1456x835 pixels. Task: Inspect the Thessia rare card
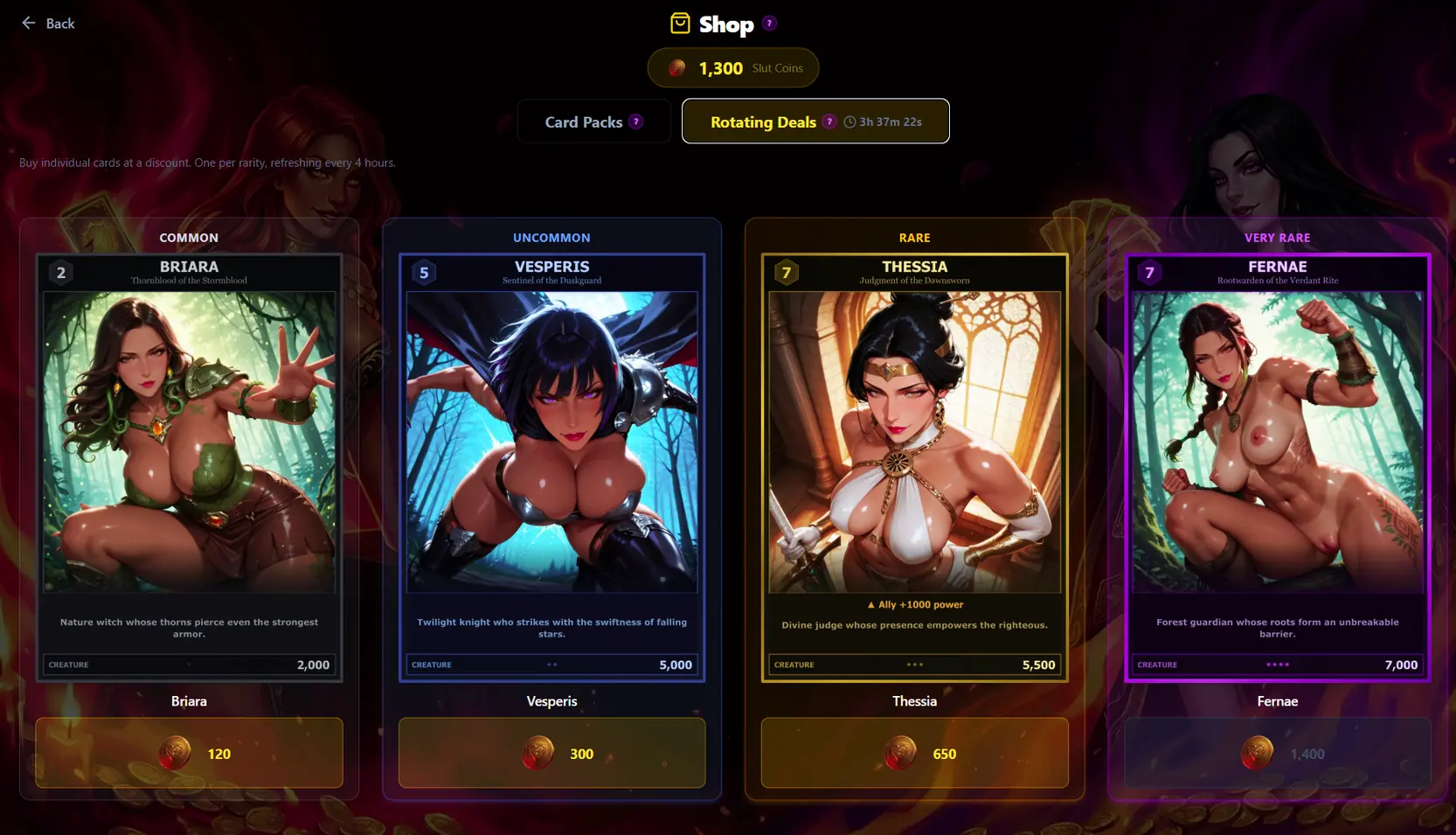914,467
